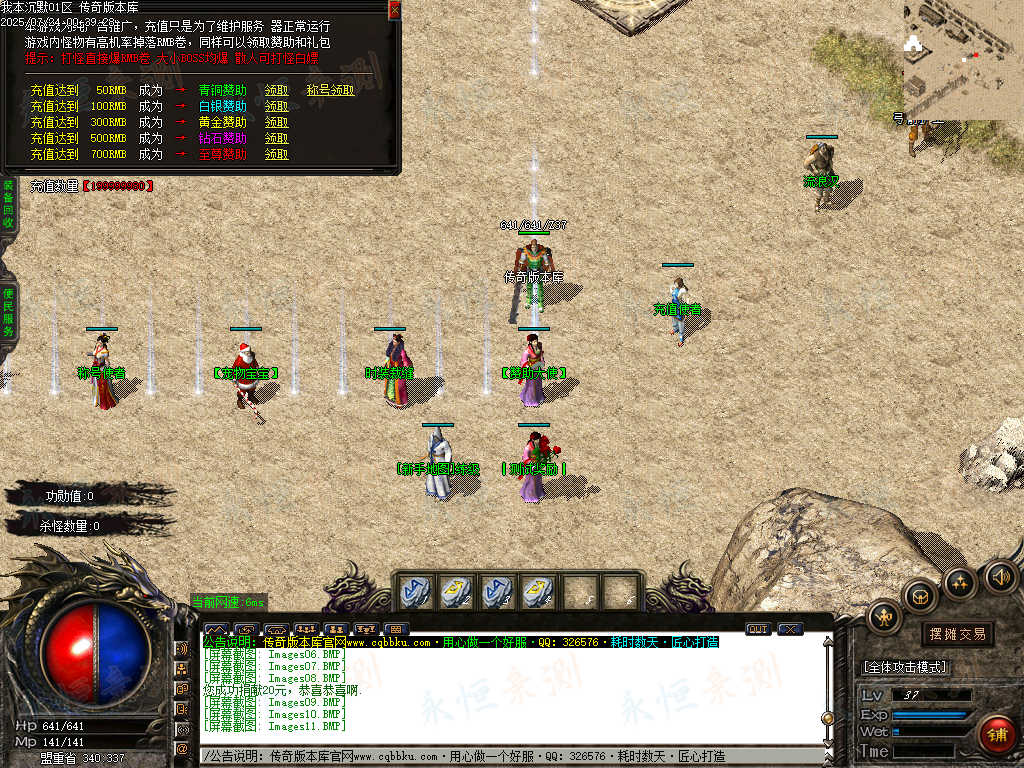
Task: Claim the 青铜赞助 bronze sponsor reward
Action: point(276,90)
